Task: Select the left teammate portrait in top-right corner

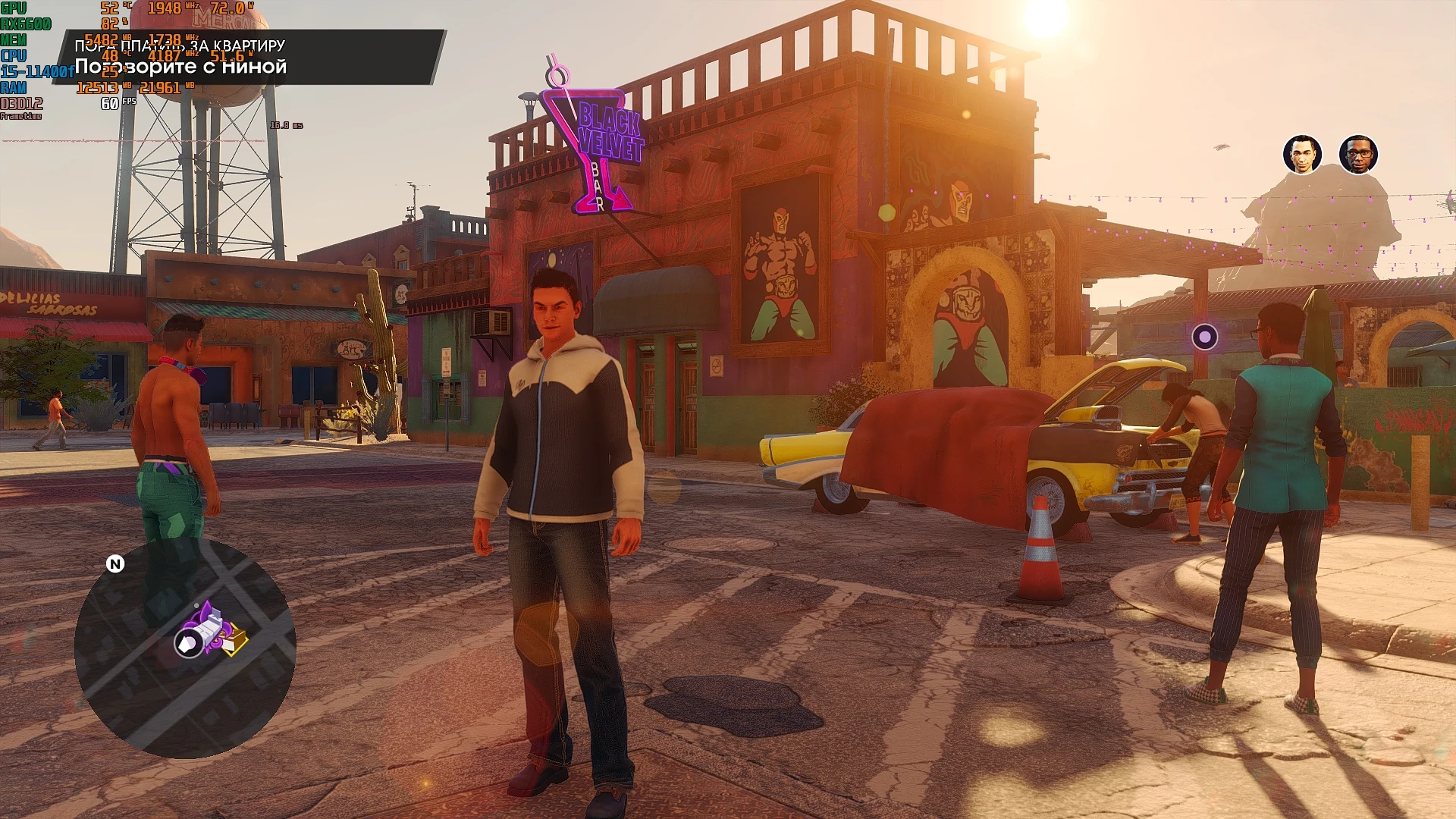Action: click(1302, 155)
